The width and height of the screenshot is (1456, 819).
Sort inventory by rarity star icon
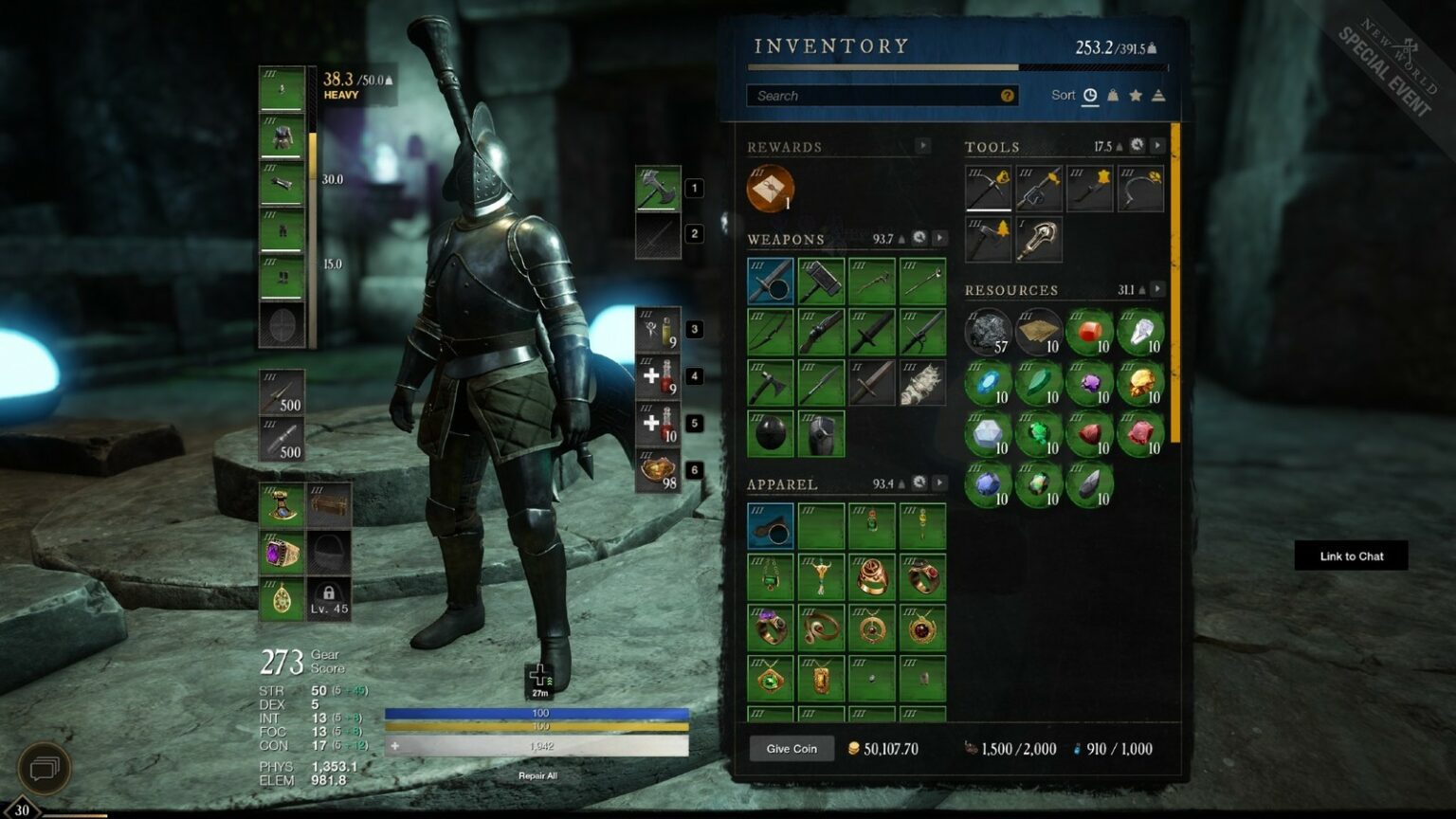tap(1136, 96)
